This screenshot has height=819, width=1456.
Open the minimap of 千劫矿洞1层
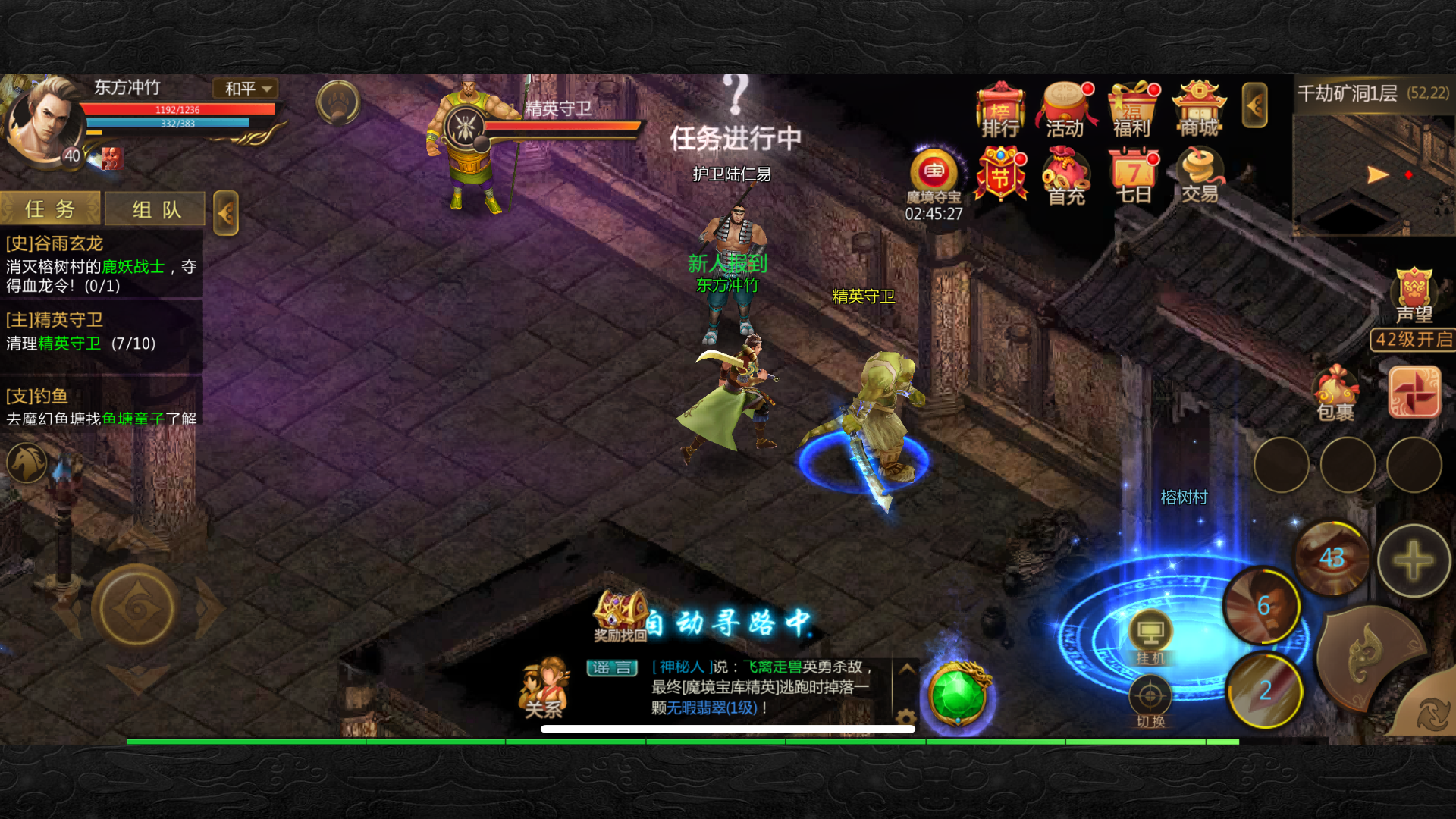click(1373, 174)
